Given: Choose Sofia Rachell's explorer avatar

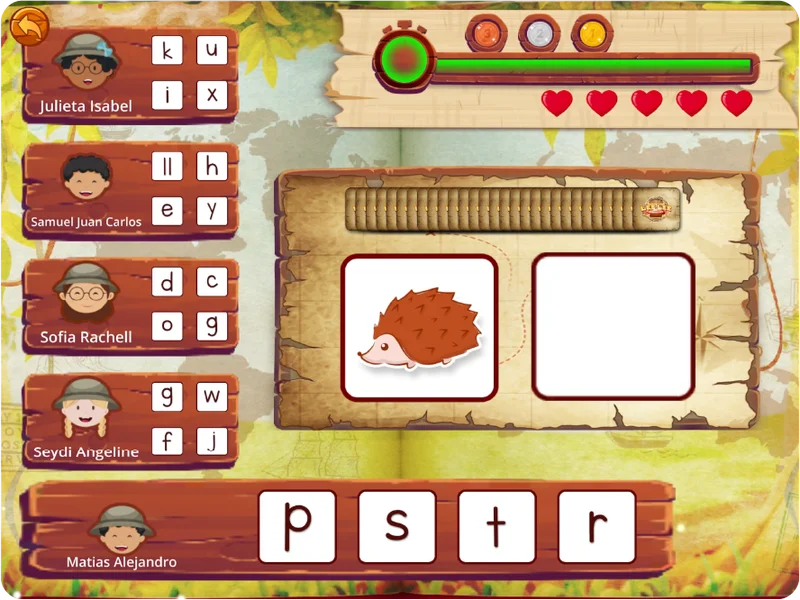Looking at the screenshot, I should [x=86, y=296].
